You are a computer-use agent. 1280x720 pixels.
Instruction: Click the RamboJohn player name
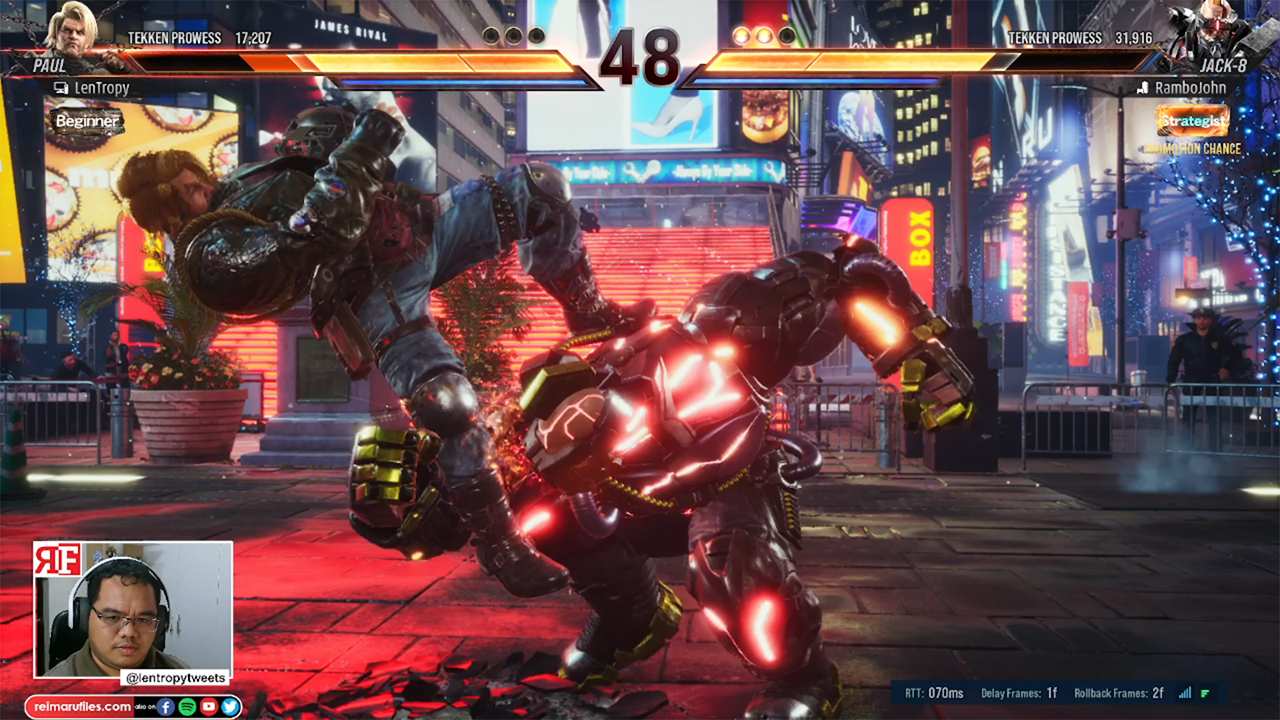coord(1190,88)
